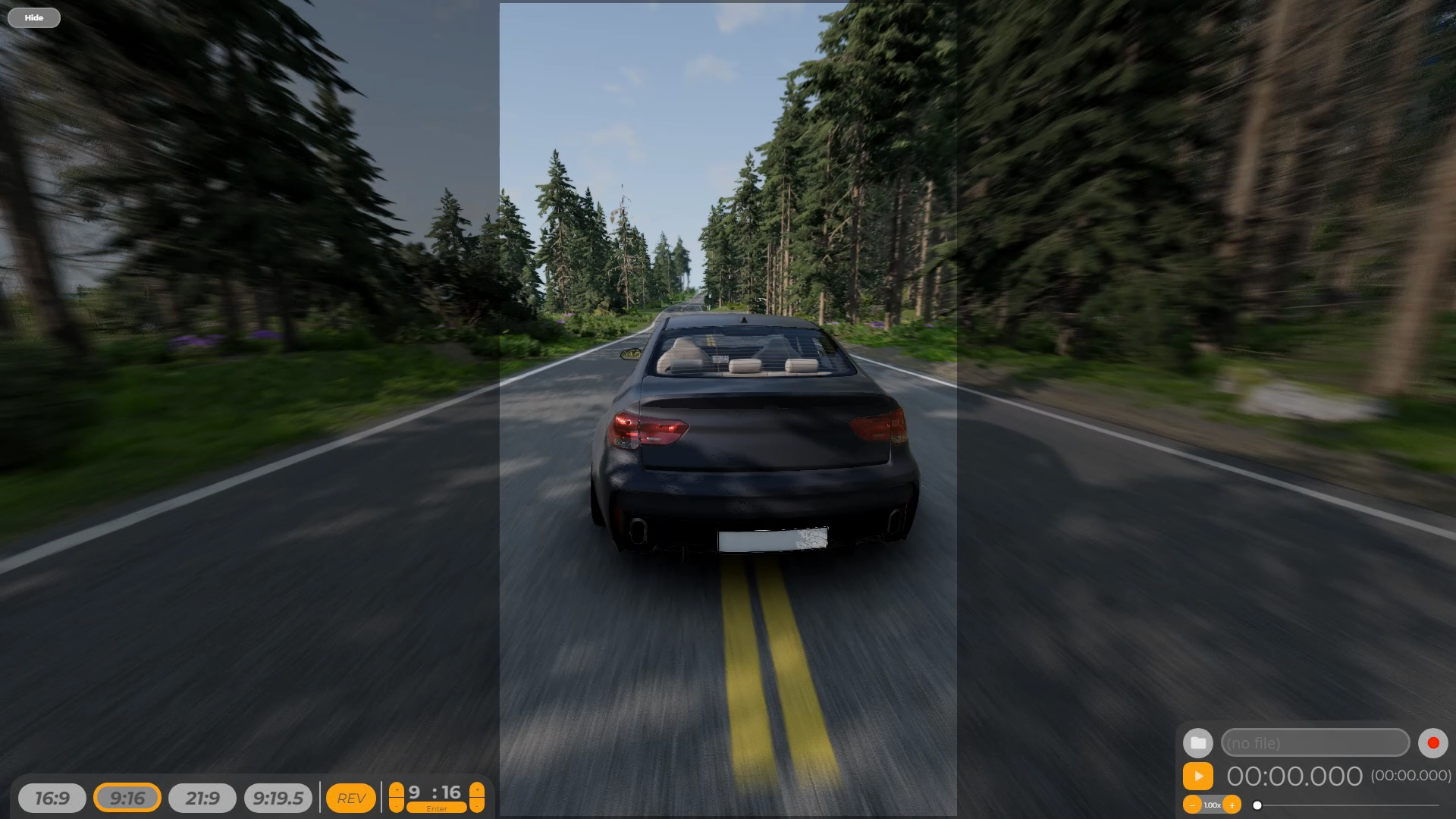Decrease the second ratio value with its minus stepper
Screen dimensions: 1456x819
click(x=476, y=805)
